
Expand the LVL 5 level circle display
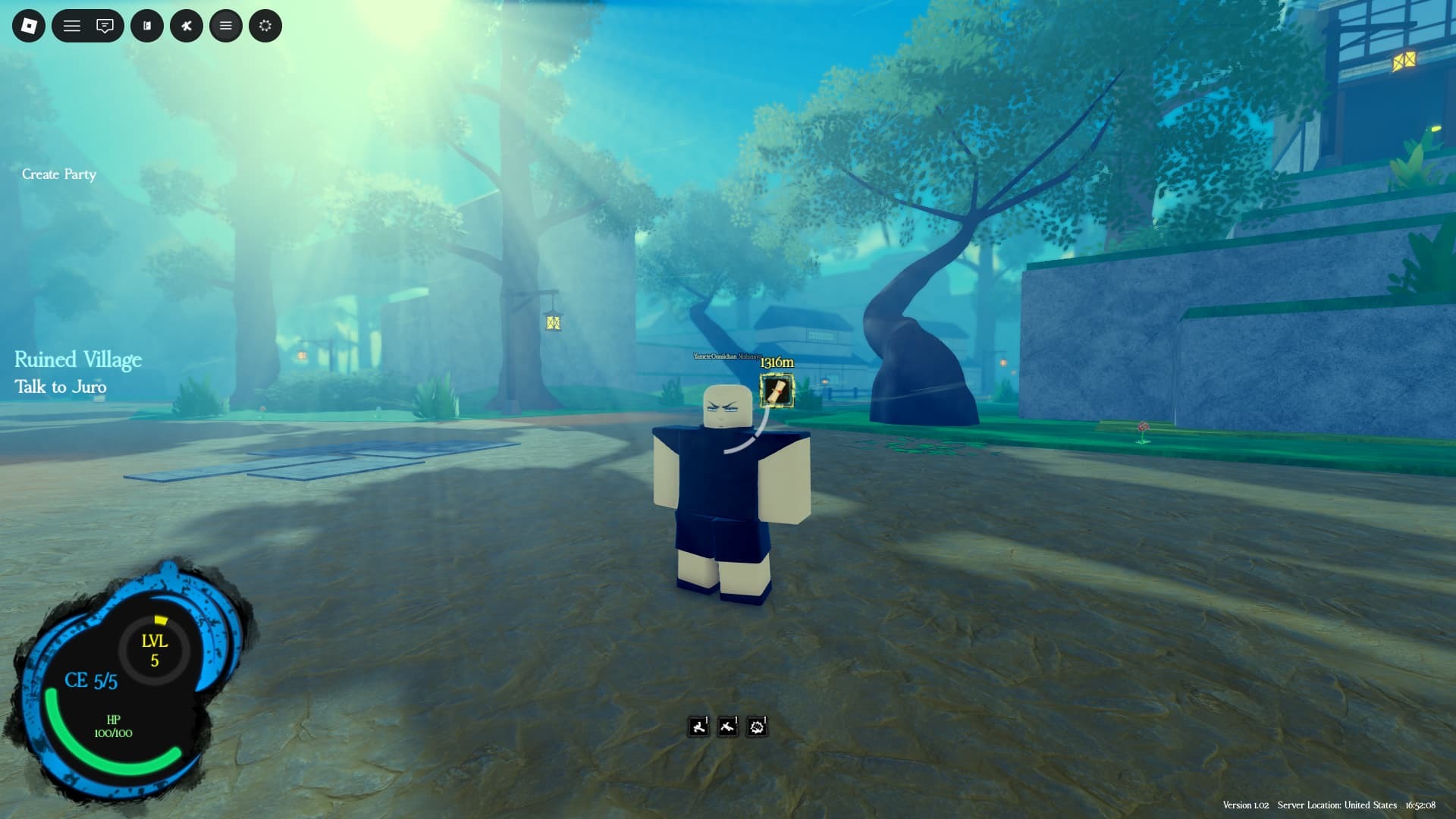[154, 648]
